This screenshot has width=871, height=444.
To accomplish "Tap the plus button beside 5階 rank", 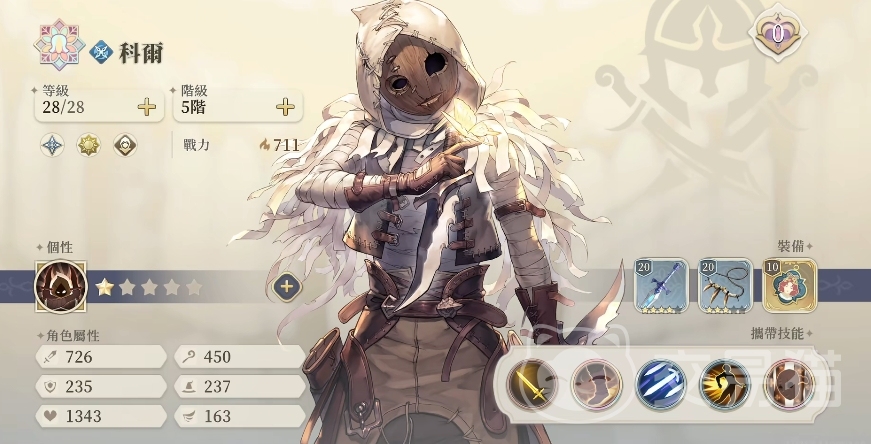I will [x=285, y=107].
